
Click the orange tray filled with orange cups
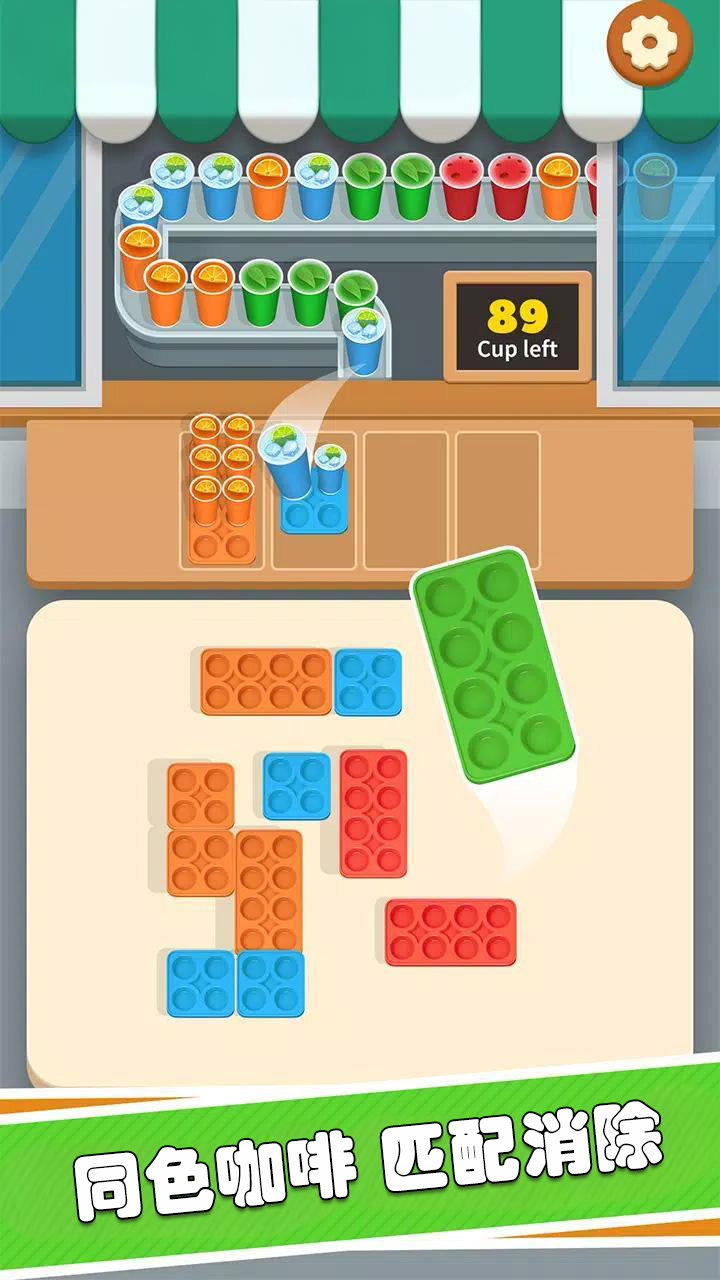click(x=221, y=490)
